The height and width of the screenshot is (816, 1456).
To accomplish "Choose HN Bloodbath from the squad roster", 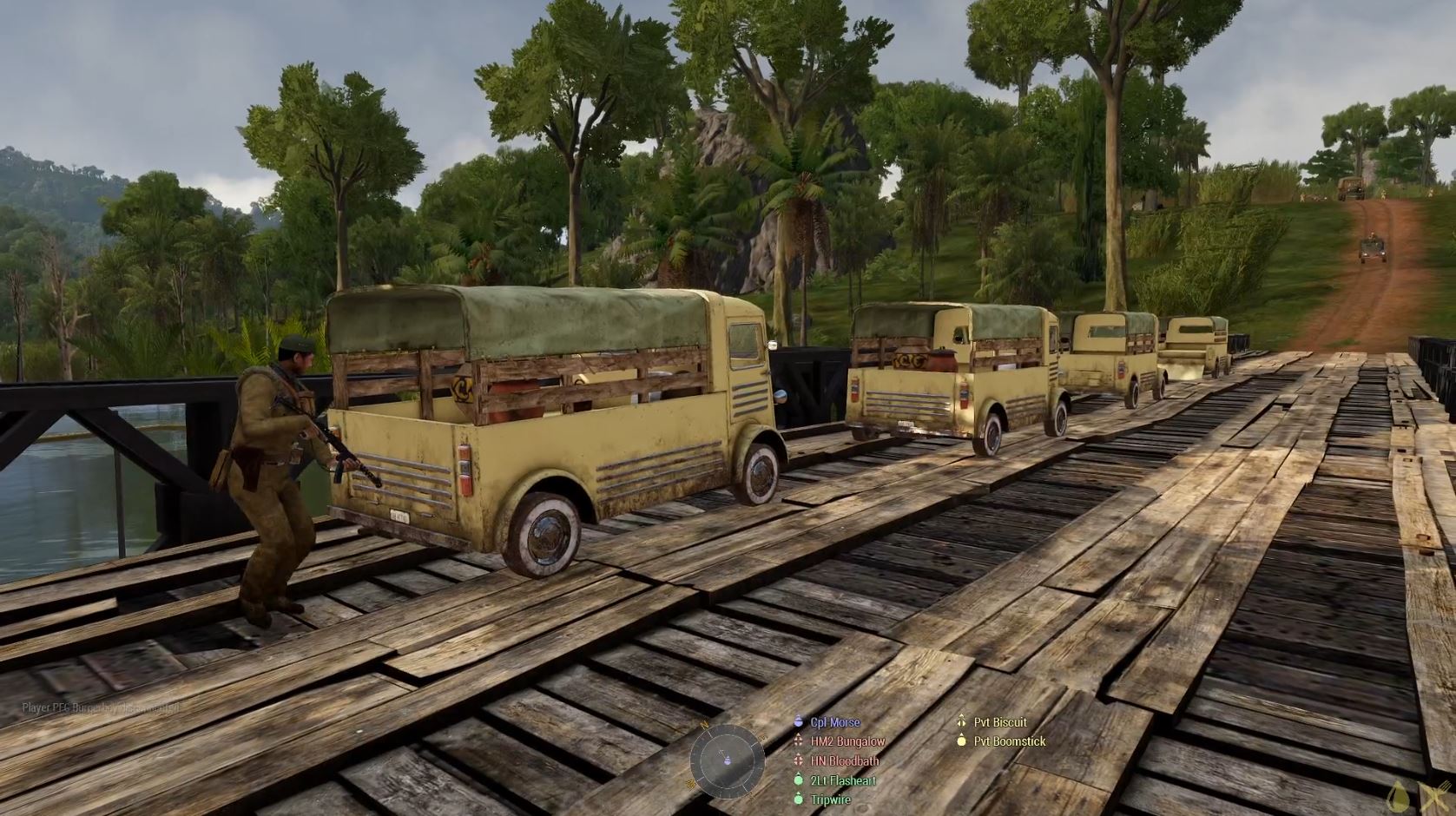I will coord(844,760).
